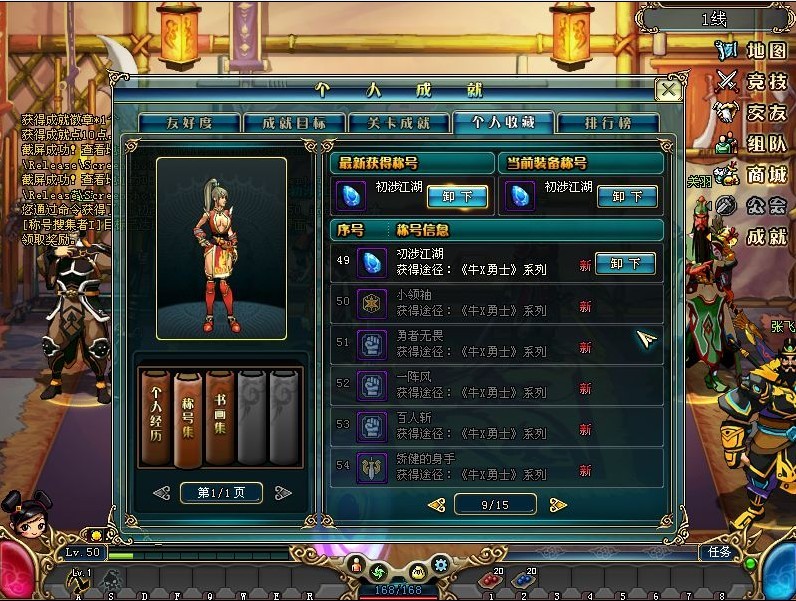This screenshot has width=796, height=601.
Task: Go to previous title list page
Action: [436, 505]
